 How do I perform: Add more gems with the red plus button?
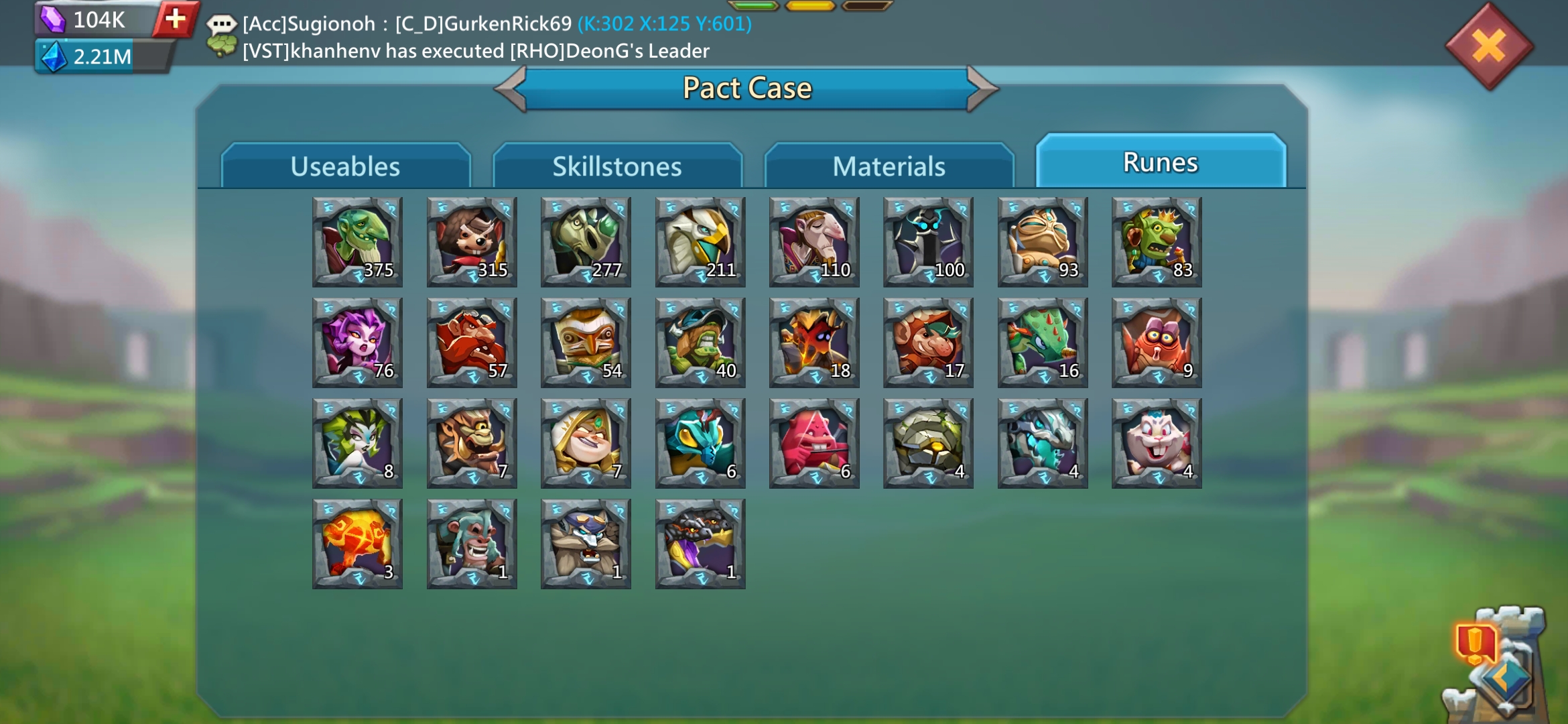(x=176, y=19)
